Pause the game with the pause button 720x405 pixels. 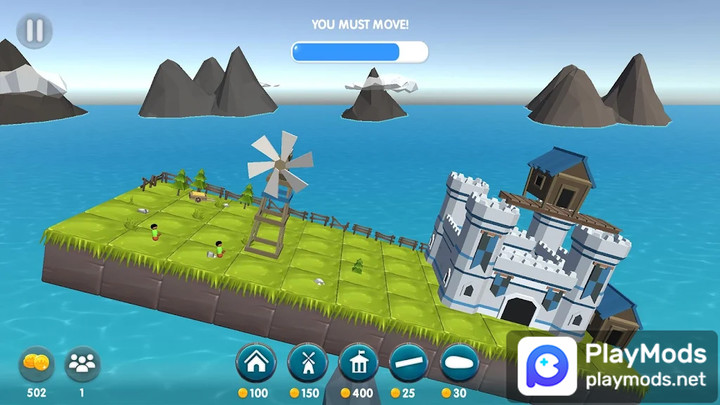pos(35,31)
